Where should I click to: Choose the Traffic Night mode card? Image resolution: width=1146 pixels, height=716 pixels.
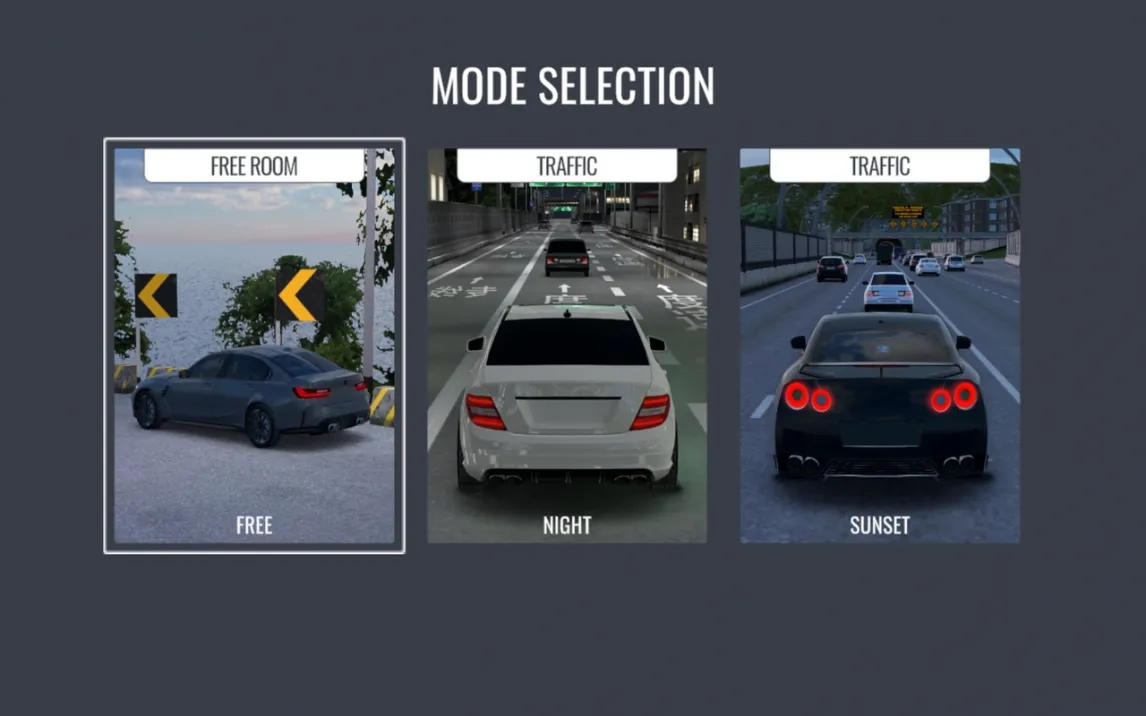[567, 346]
